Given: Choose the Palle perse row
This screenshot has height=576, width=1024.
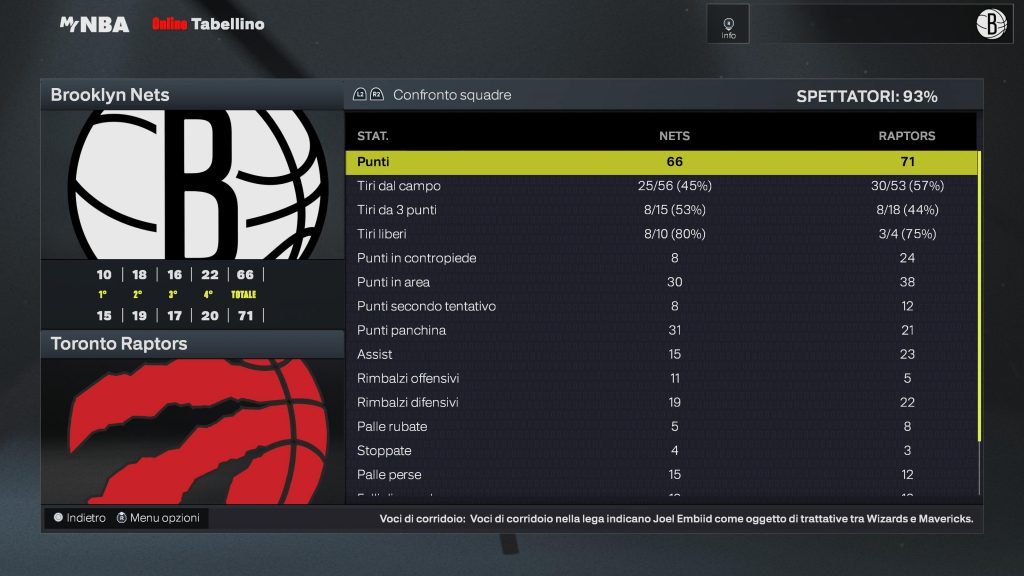Looking at the screenshot, I should [x=661, y=474].
